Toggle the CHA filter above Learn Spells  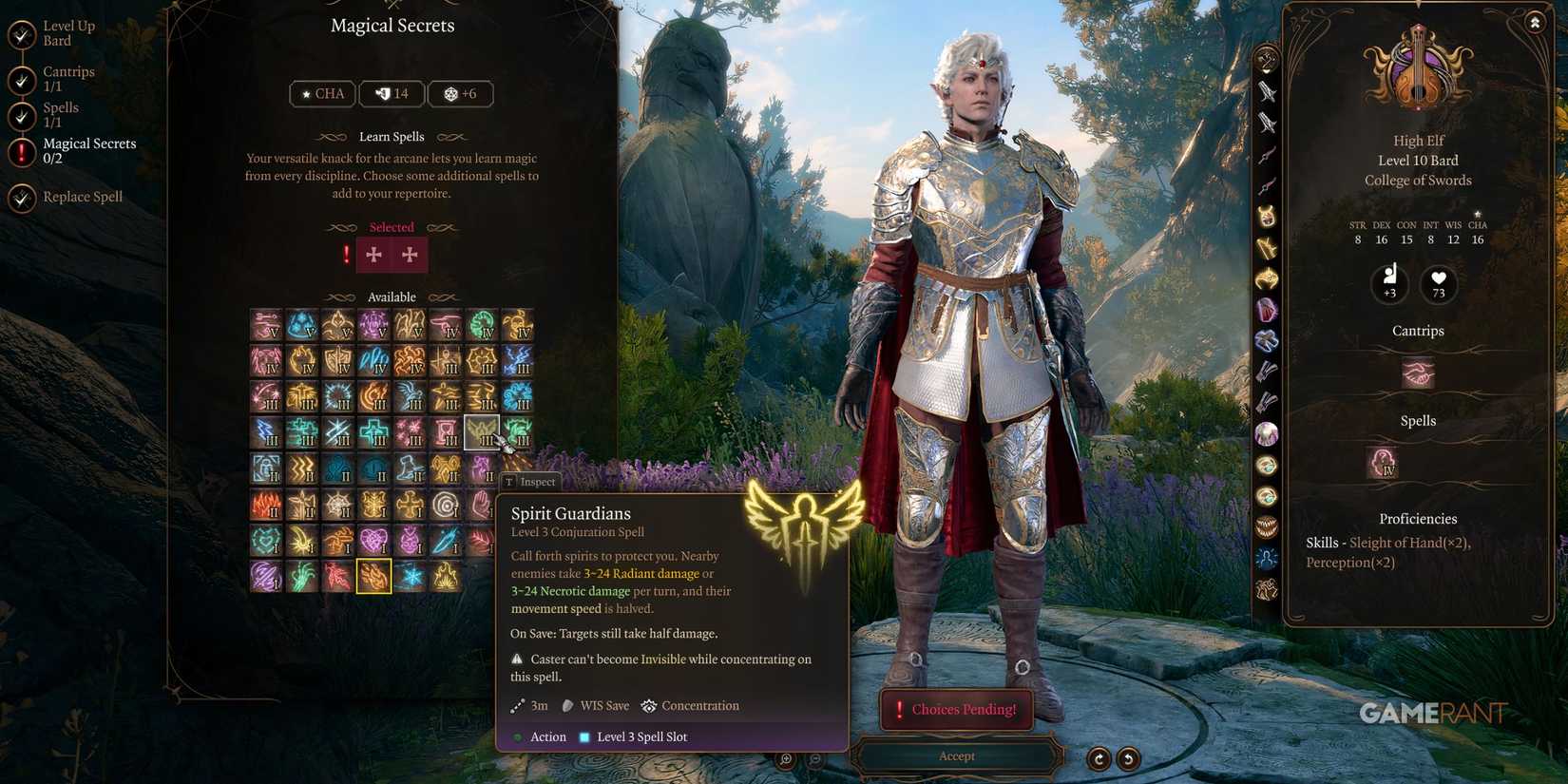tap(322, 93)
